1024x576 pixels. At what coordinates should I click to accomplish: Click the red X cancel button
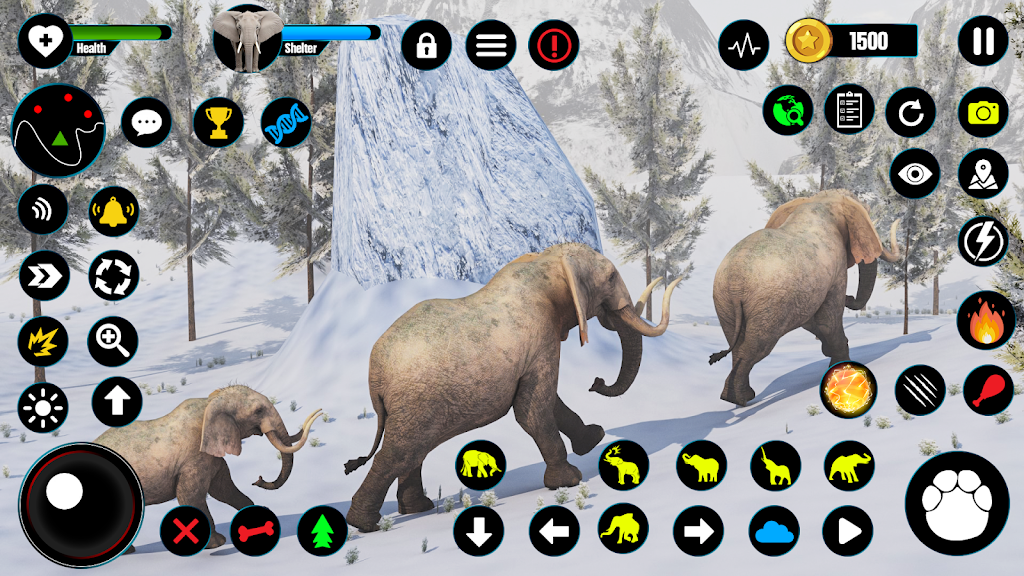pyautogui.click(x=185, y=531)
